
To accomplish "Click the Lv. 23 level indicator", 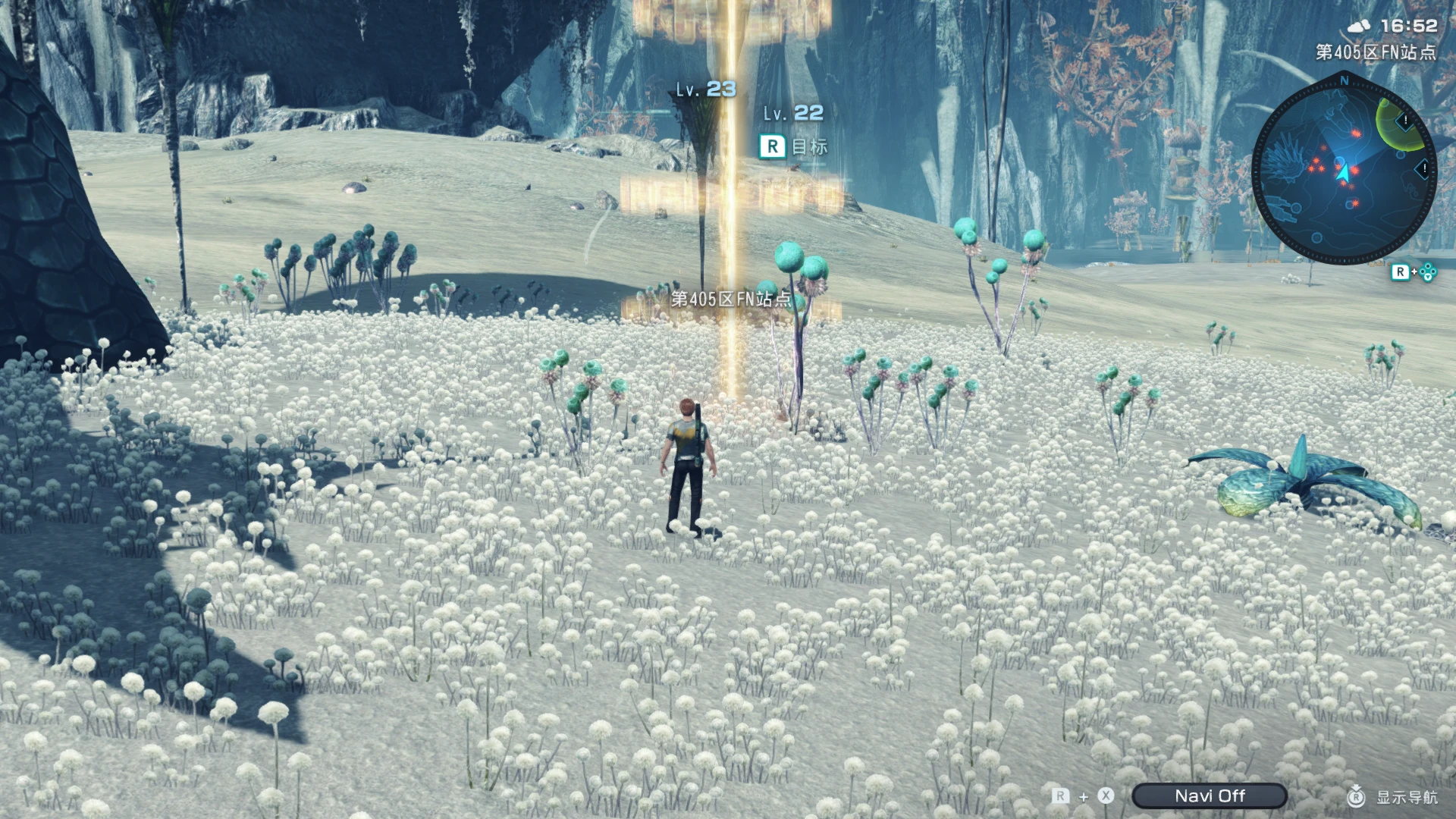I will click(705, 89).
